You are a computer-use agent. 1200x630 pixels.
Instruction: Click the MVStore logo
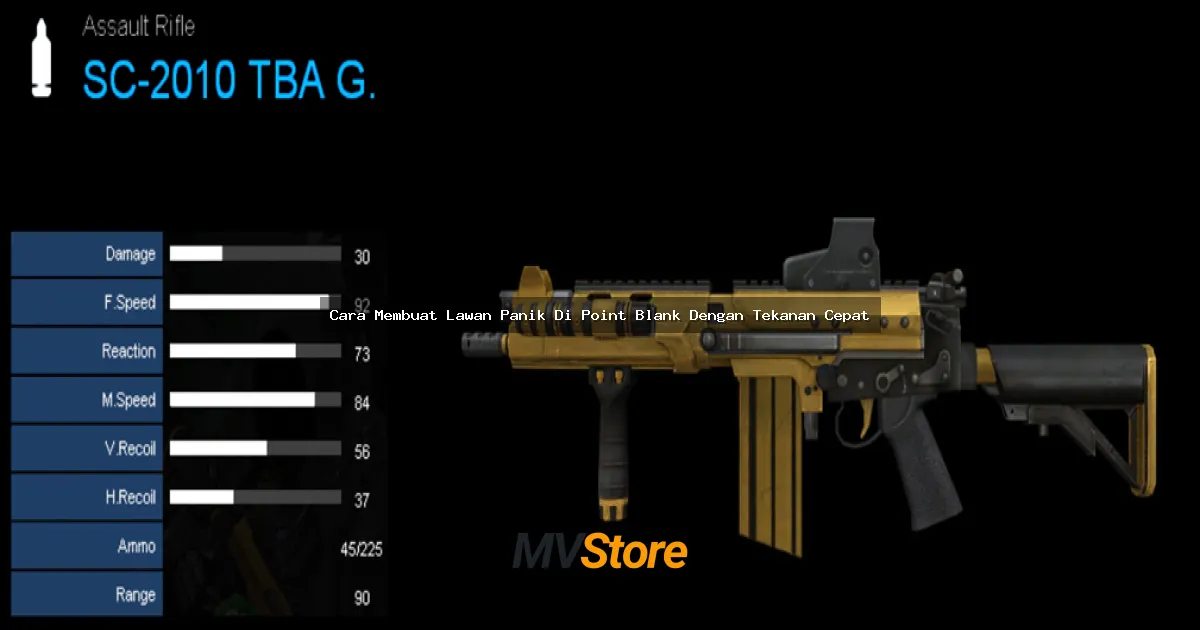click(x=600, y=551)
